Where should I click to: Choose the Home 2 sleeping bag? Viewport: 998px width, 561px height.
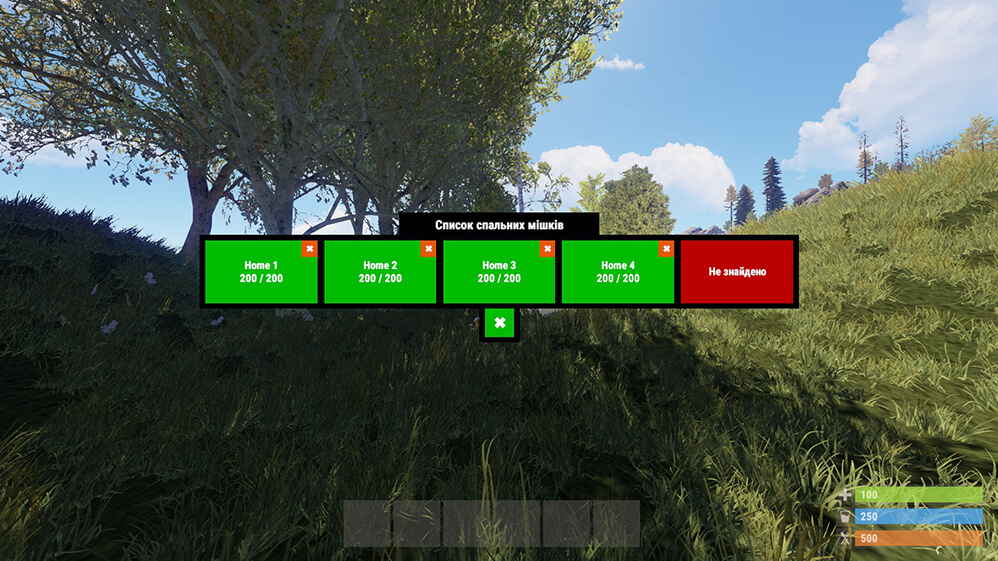click(380, 274)
